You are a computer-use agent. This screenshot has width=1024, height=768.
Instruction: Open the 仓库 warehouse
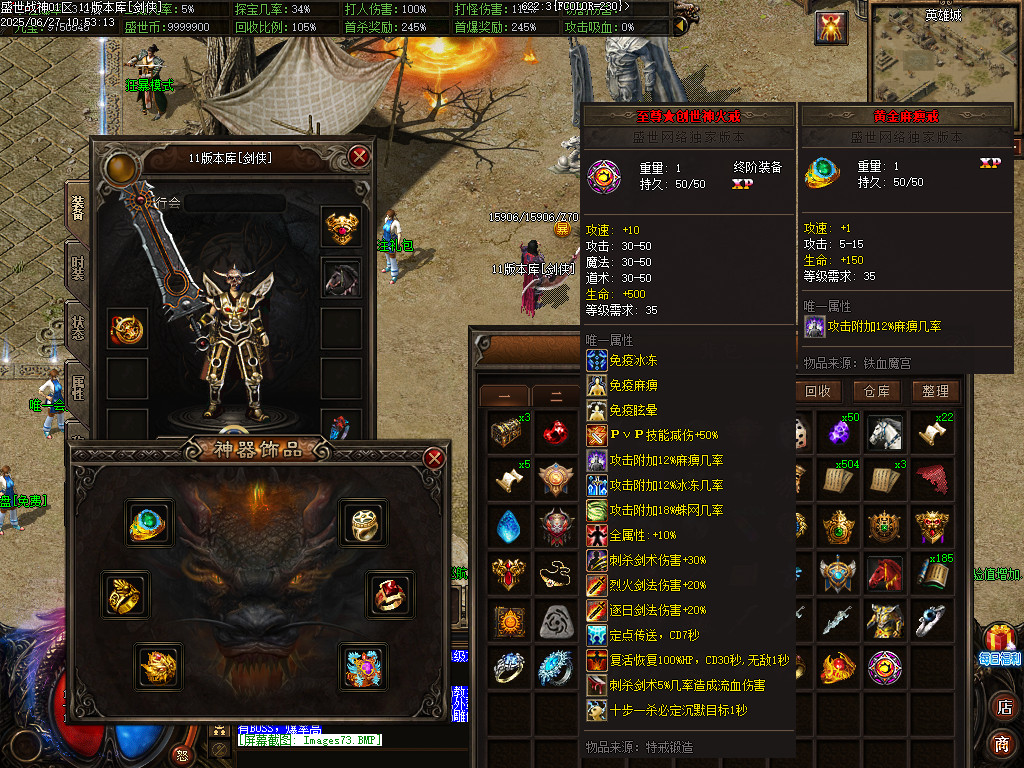[876, 391]
